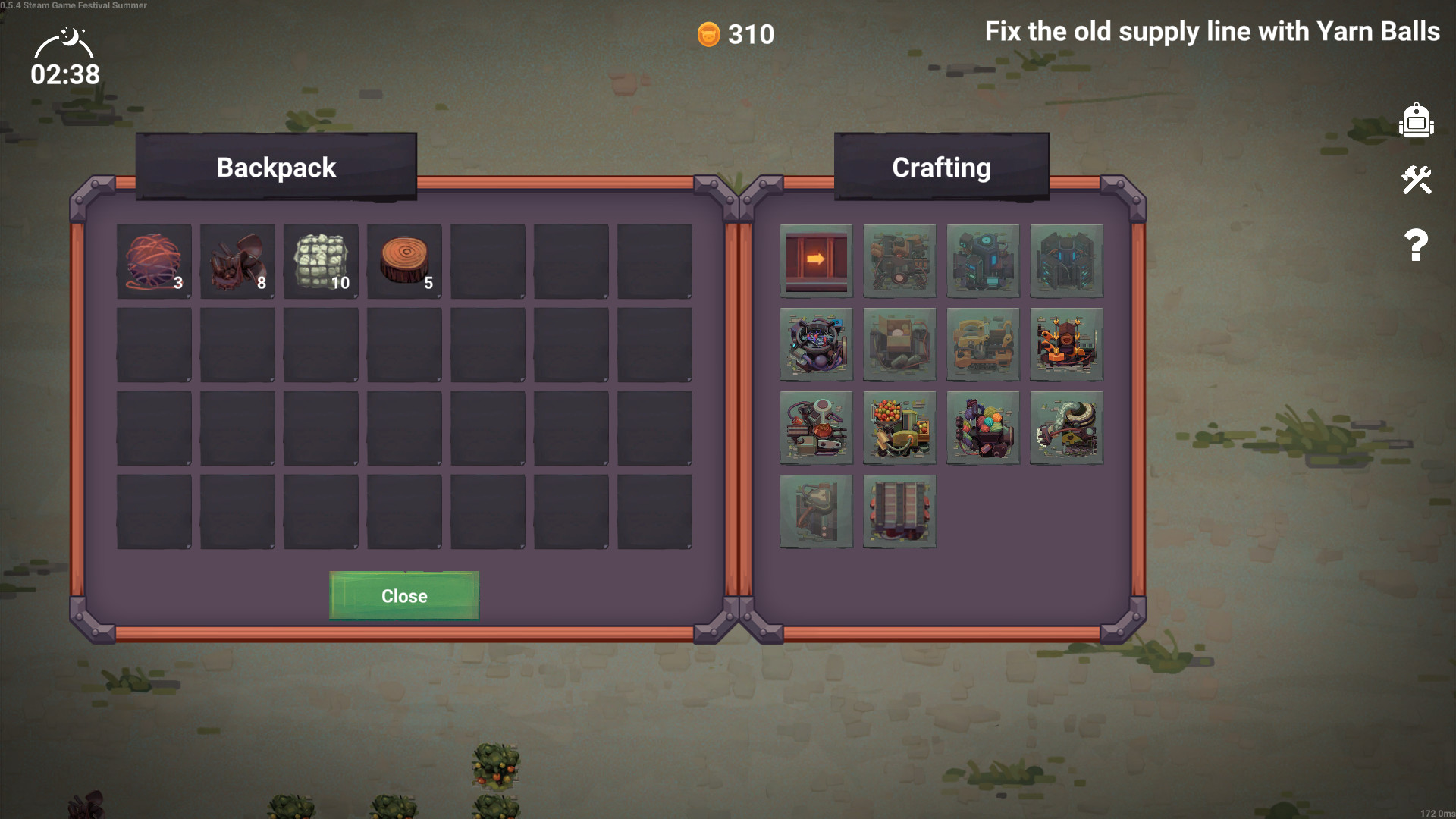Choose the conveyor belt arrow recipe

tap(816, 260)
